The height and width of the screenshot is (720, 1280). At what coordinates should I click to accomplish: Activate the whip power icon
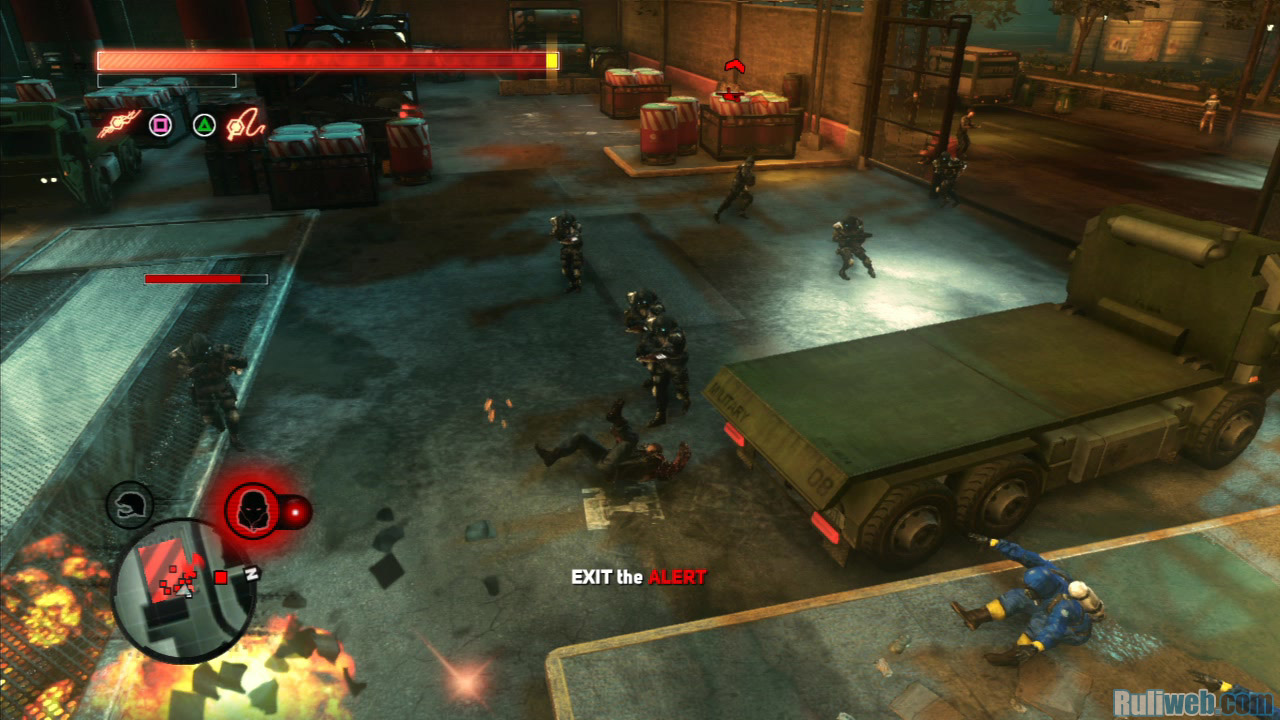[245, 126]
